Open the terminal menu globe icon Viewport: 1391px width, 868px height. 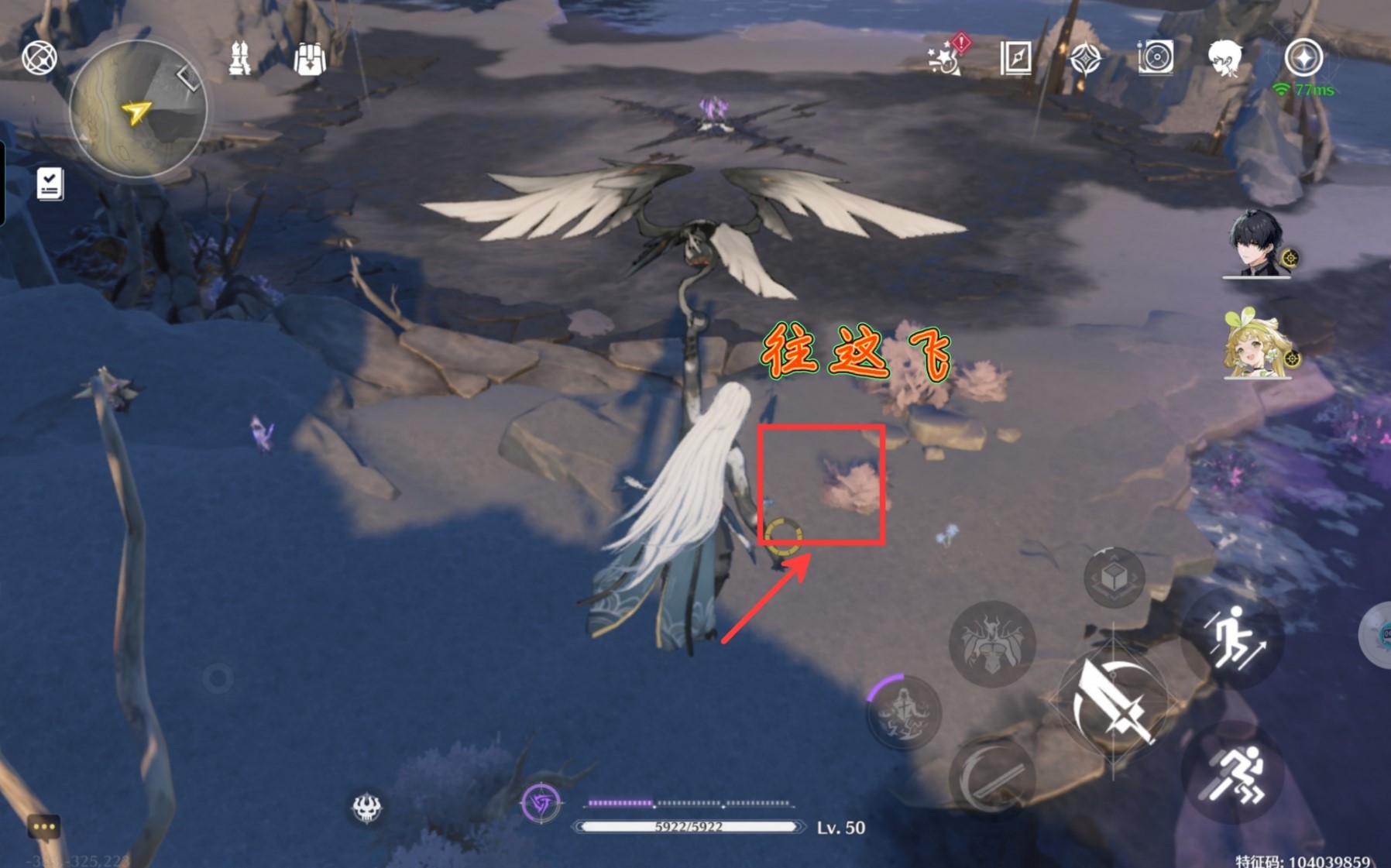tap(39, 58)
